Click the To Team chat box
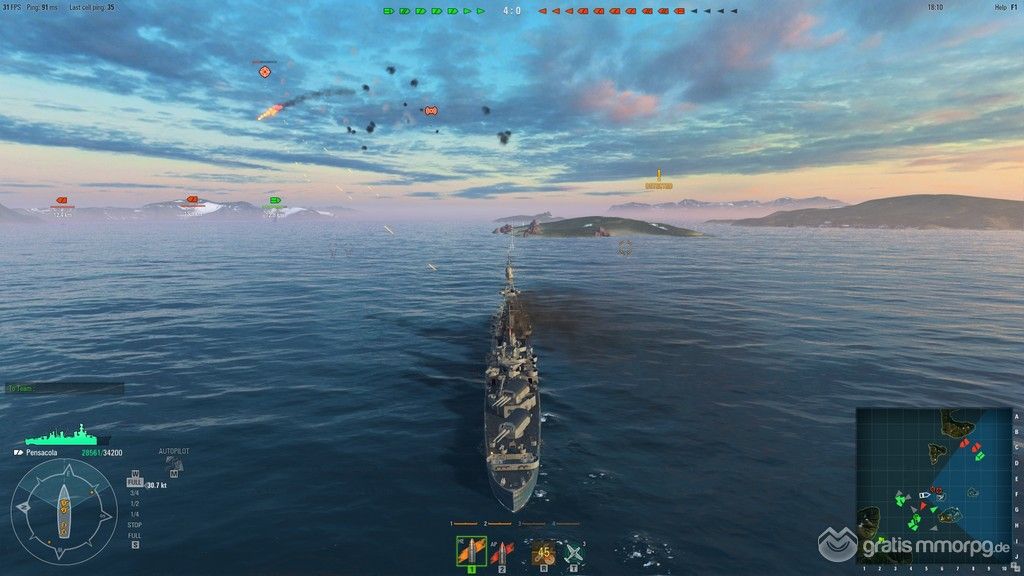The image size is (1024, 576). 64,388
